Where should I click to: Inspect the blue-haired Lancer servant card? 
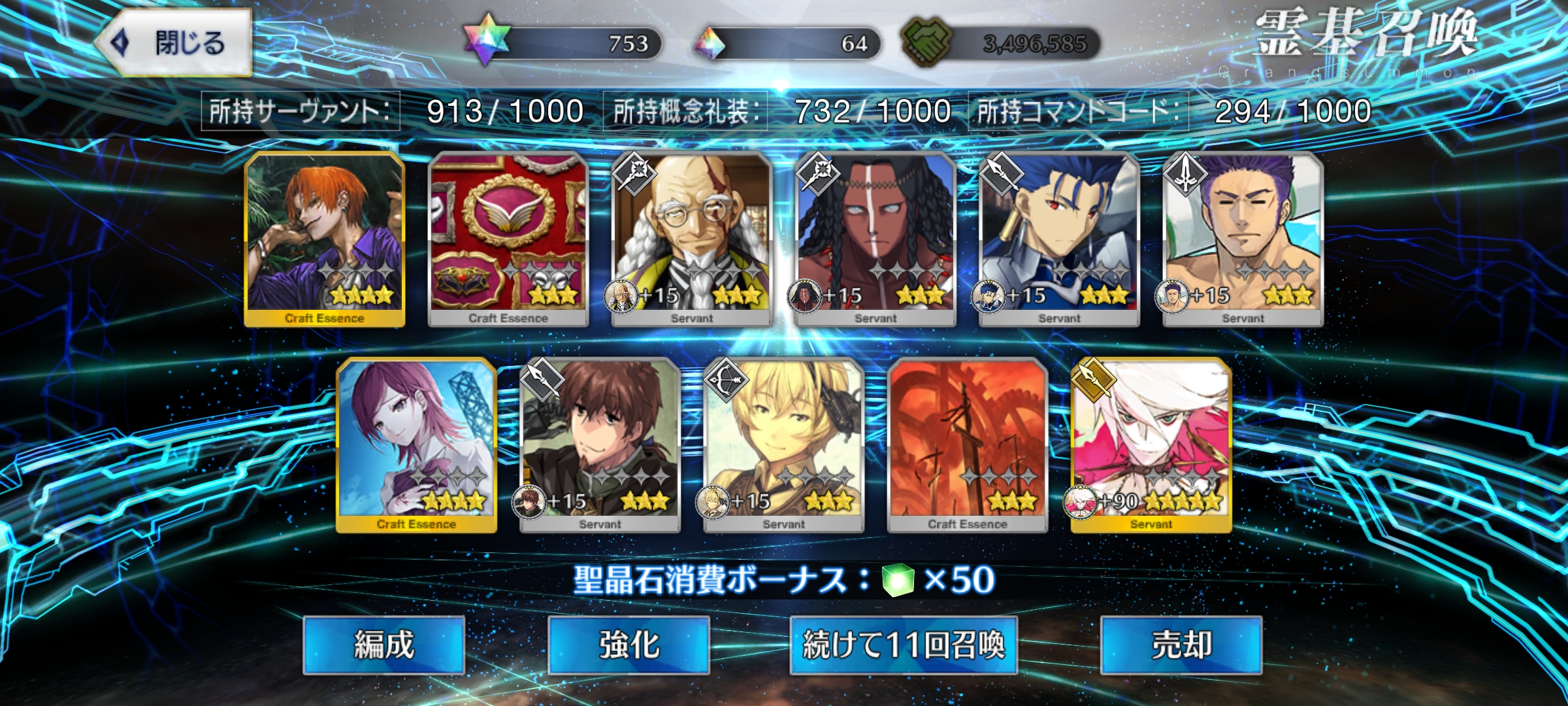tap(1060, 239)
